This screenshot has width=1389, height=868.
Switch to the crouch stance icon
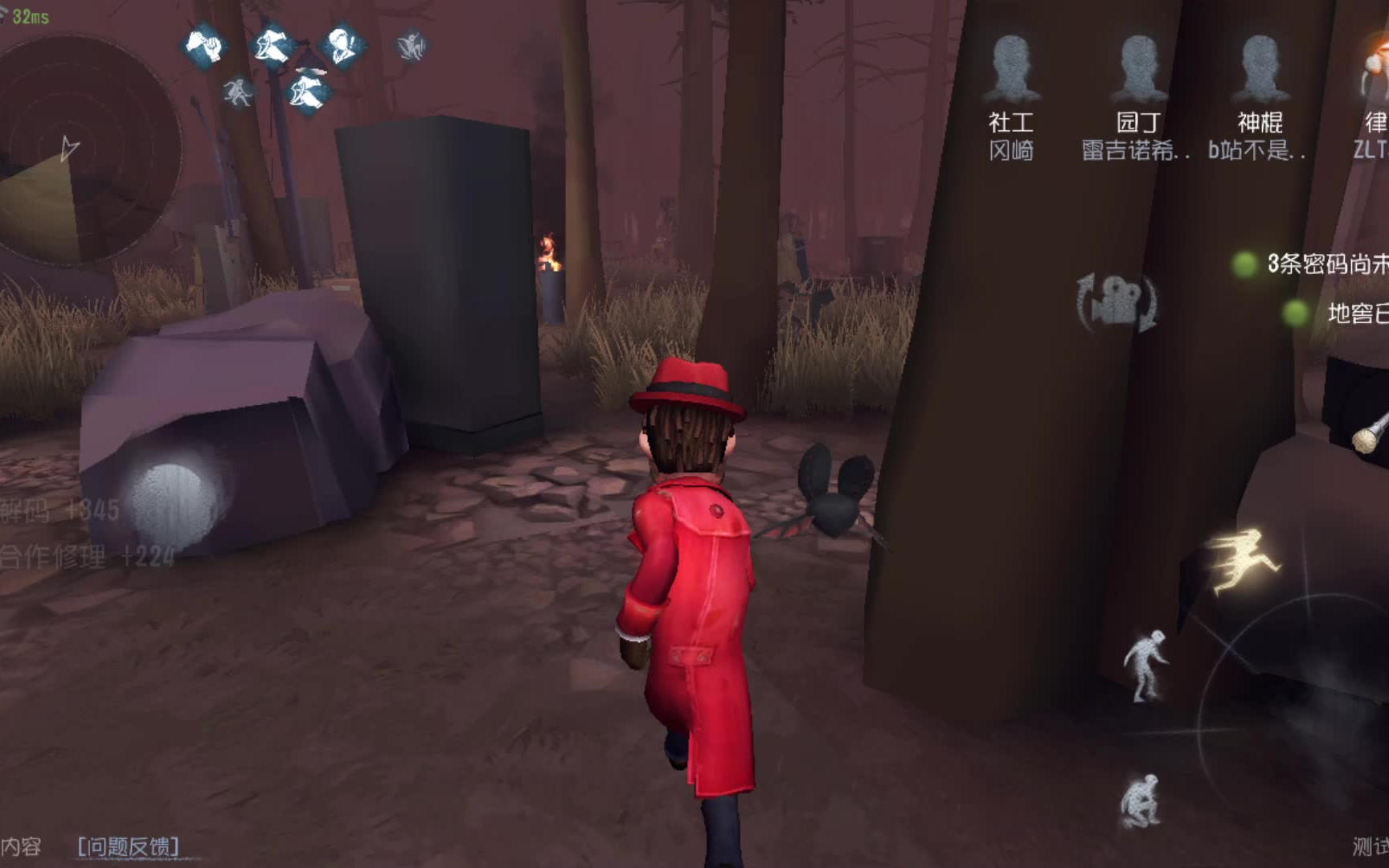[x=1141, y=800]
